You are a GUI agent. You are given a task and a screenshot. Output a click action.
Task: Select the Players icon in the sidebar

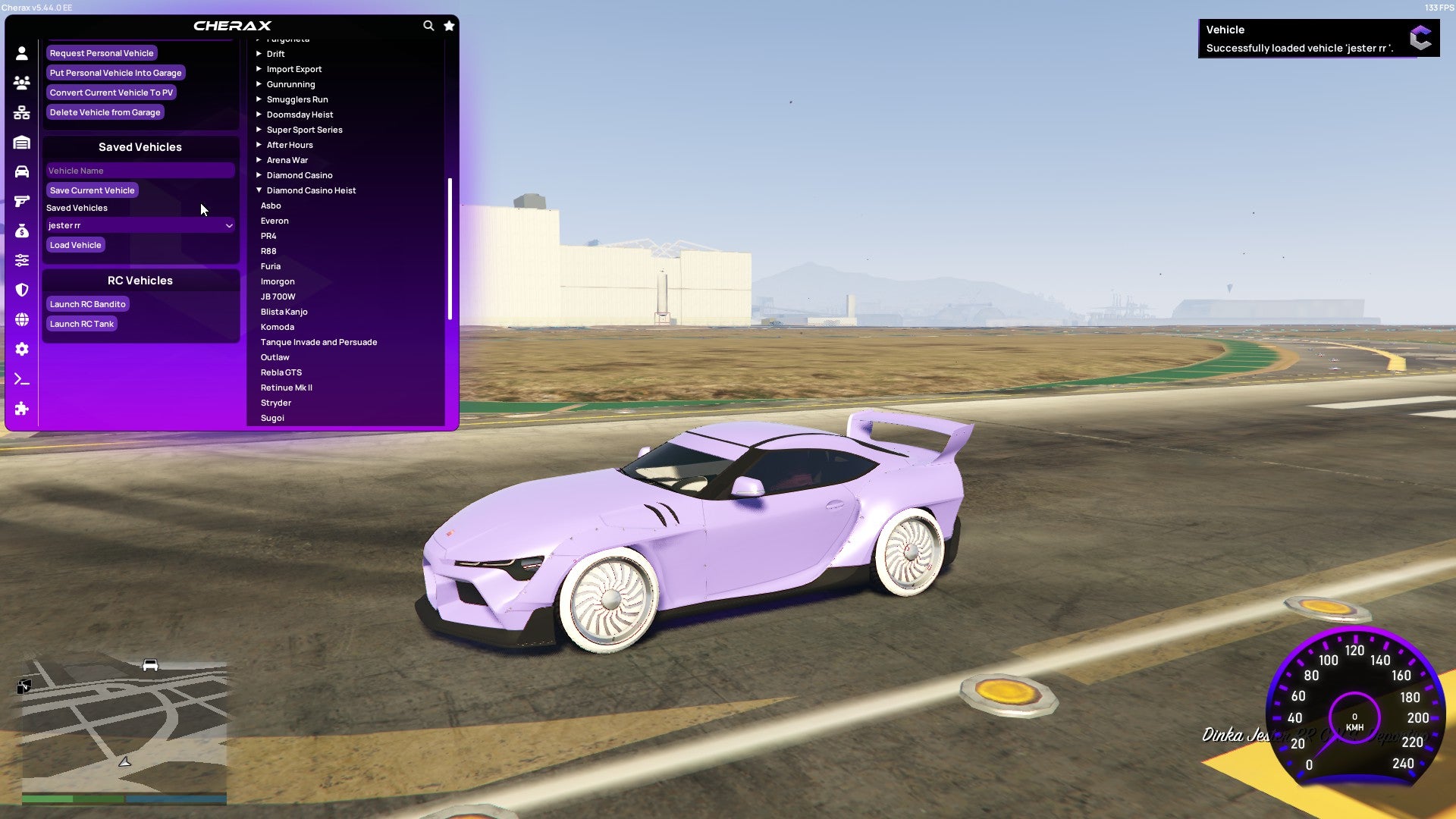pos(22,83)
